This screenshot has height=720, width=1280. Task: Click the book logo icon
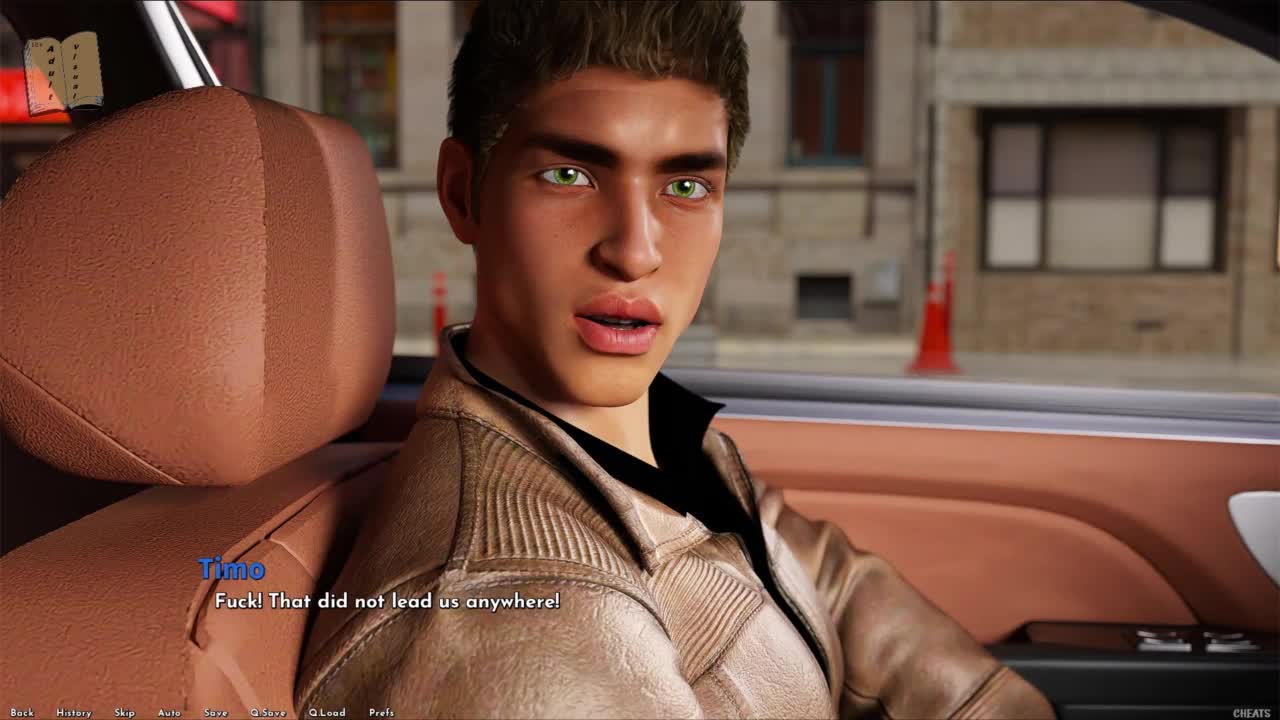tap(64, 73)
